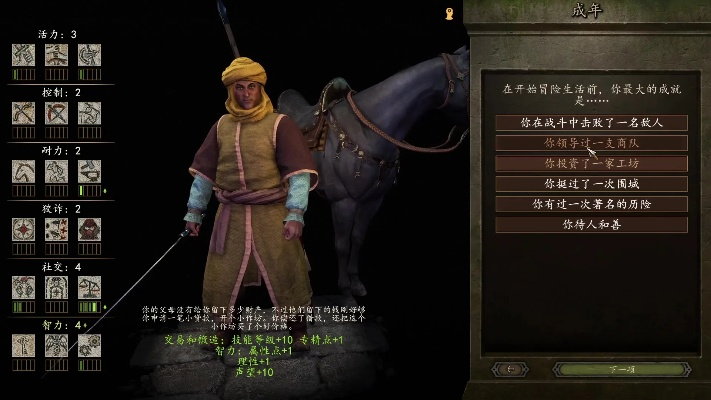Pick the "你投资了一家工坊" choice

pos(591,163)
